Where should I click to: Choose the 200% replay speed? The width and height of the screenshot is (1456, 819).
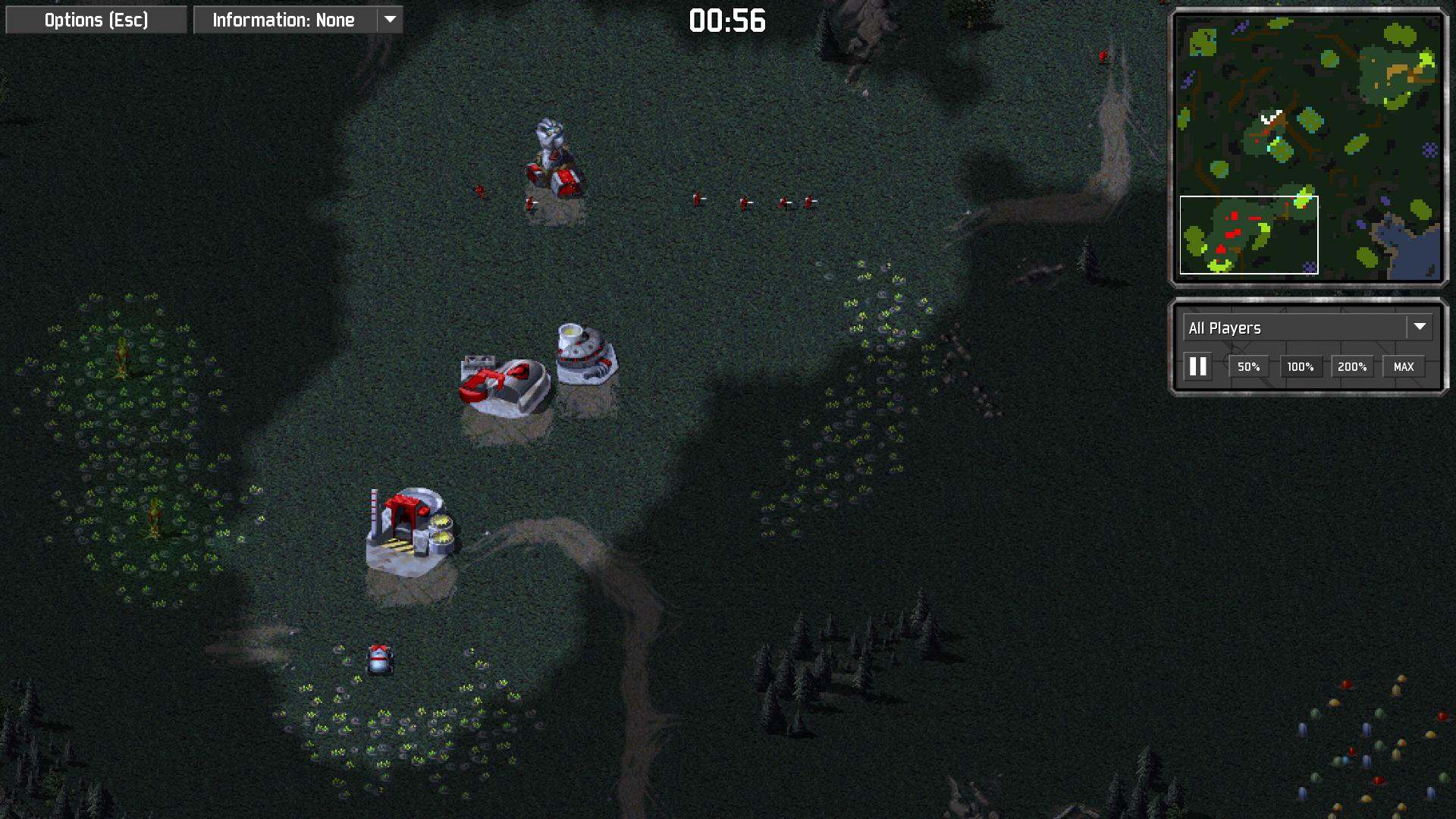[1351, 367]
